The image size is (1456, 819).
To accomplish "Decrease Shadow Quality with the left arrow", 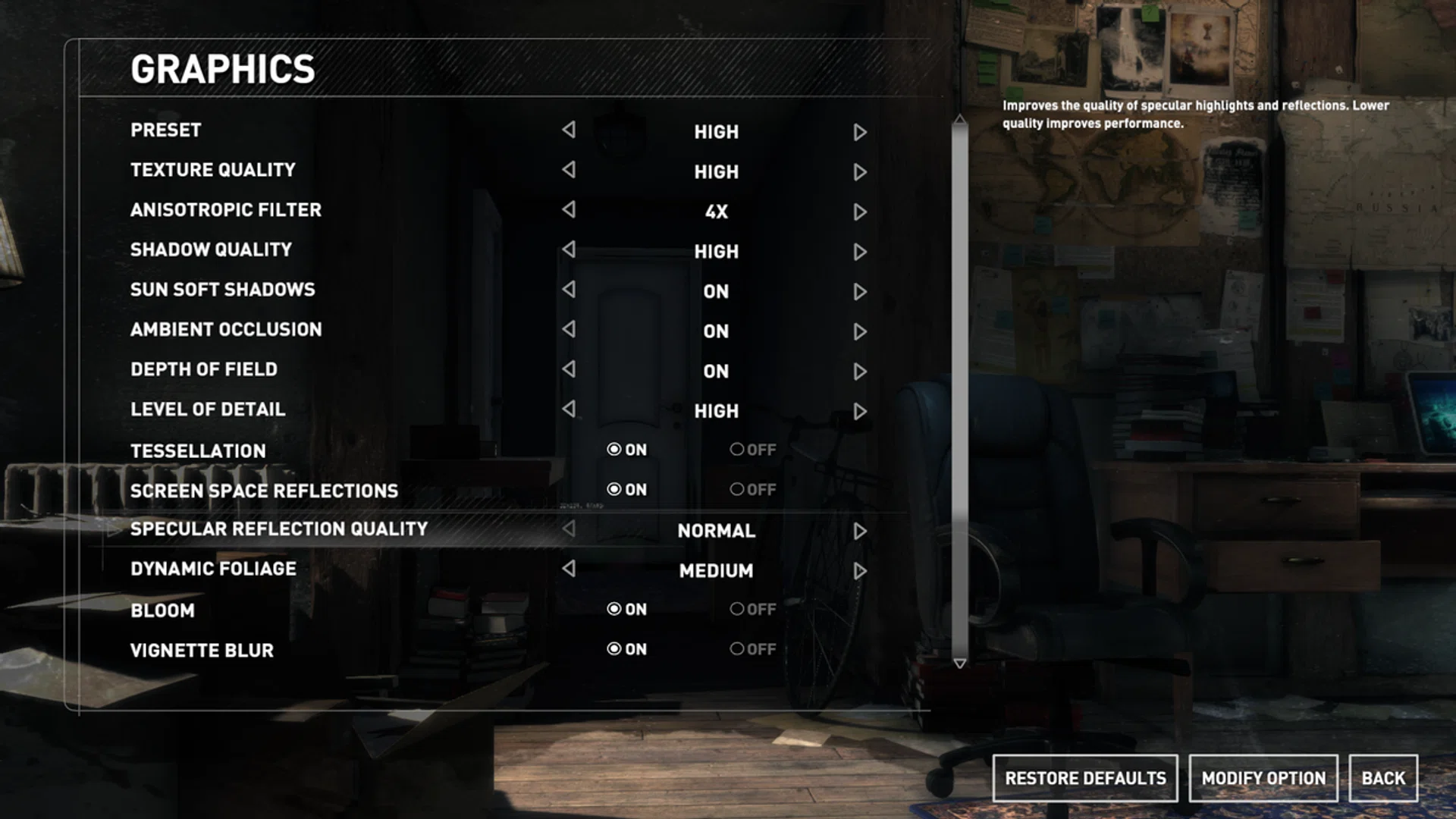I will [569, 249].
